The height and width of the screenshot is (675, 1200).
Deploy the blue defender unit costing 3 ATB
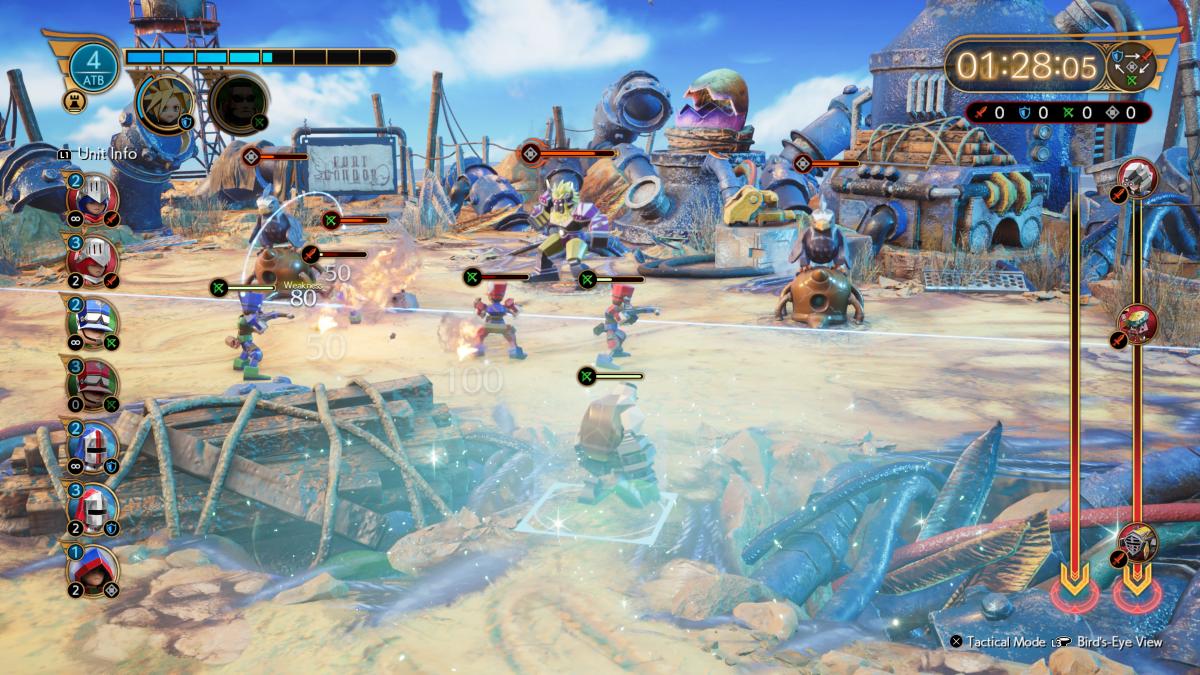click(x=93, y=510)
